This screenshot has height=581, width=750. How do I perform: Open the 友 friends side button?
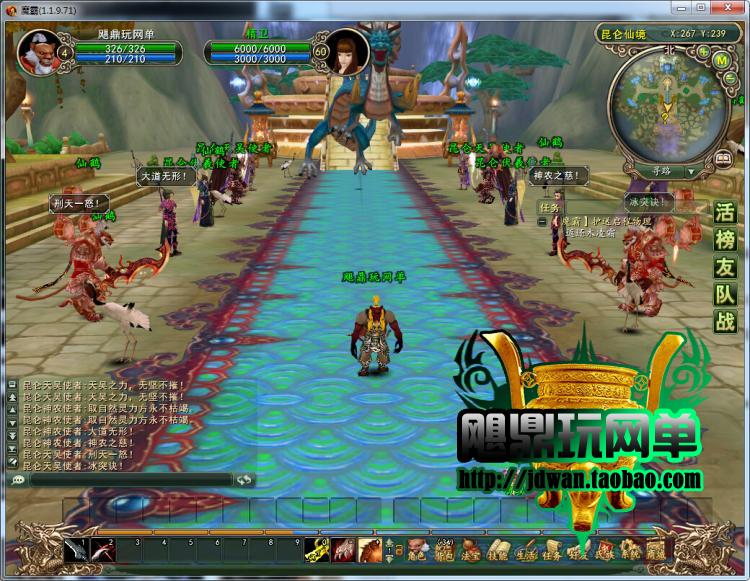tap(725, 267)
